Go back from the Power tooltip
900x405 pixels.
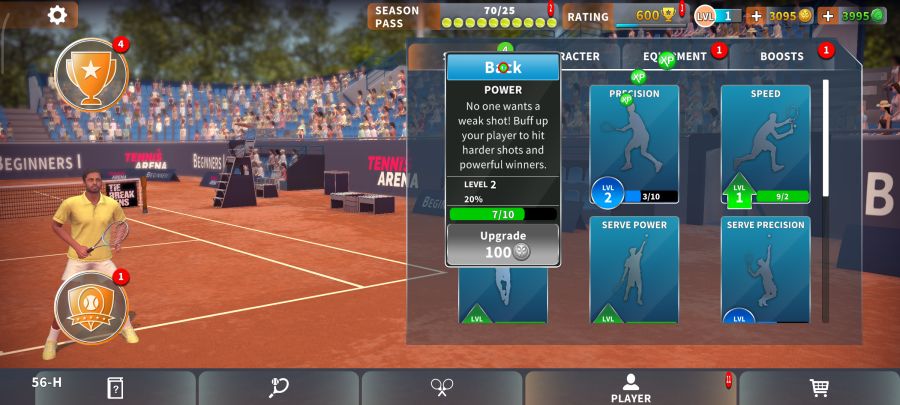[503, 68]
